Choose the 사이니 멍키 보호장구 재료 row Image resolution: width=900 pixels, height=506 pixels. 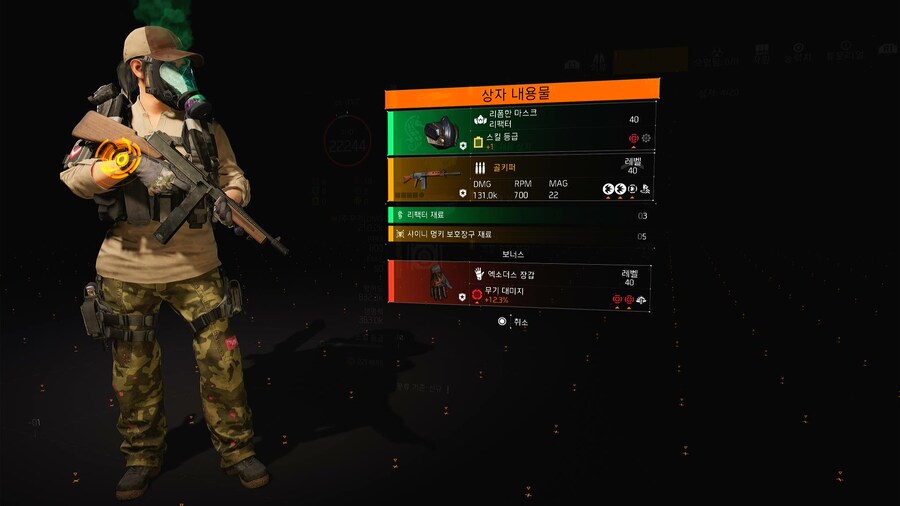pos(521,235)
